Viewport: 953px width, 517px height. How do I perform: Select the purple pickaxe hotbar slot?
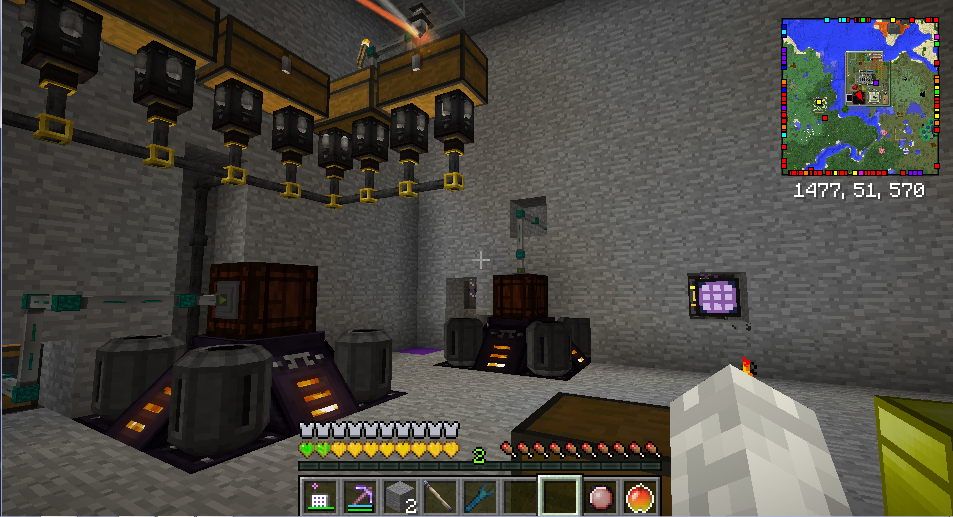(360, 496)
